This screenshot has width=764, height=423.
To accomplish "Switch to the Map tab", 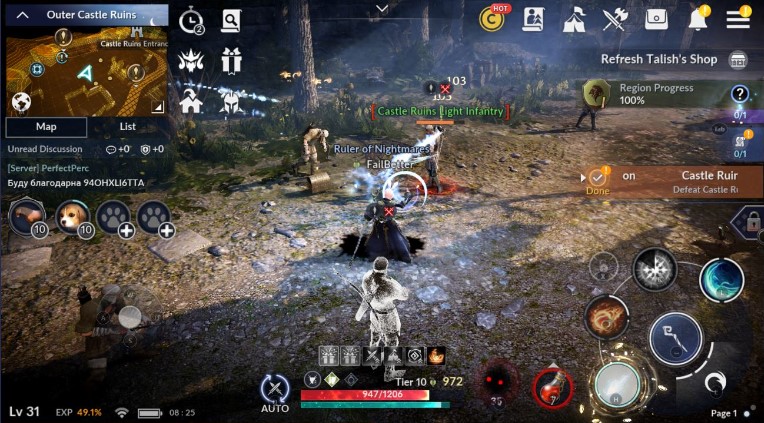I will (46, 127).
